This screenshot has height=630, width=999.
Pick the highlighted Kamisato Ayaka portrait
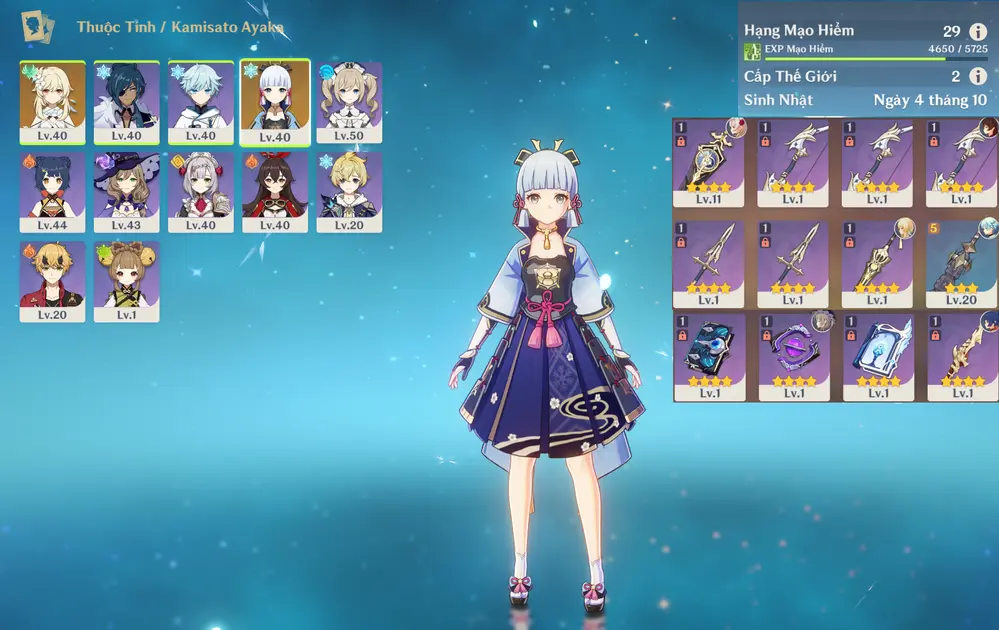point(274,102)
